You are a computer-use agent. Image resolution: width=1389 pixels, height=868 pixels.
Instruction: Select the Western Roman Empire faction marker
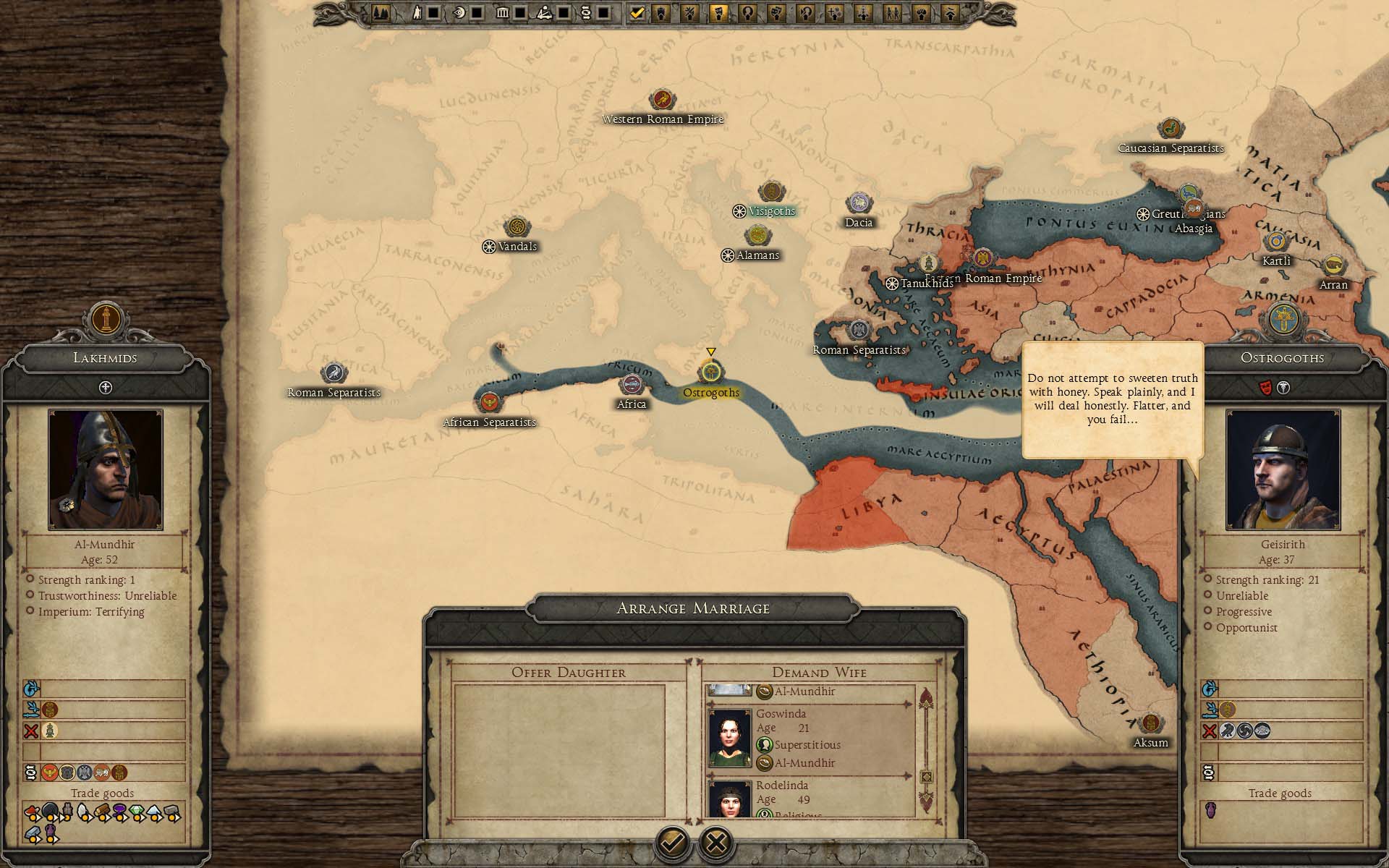point(662,100)
